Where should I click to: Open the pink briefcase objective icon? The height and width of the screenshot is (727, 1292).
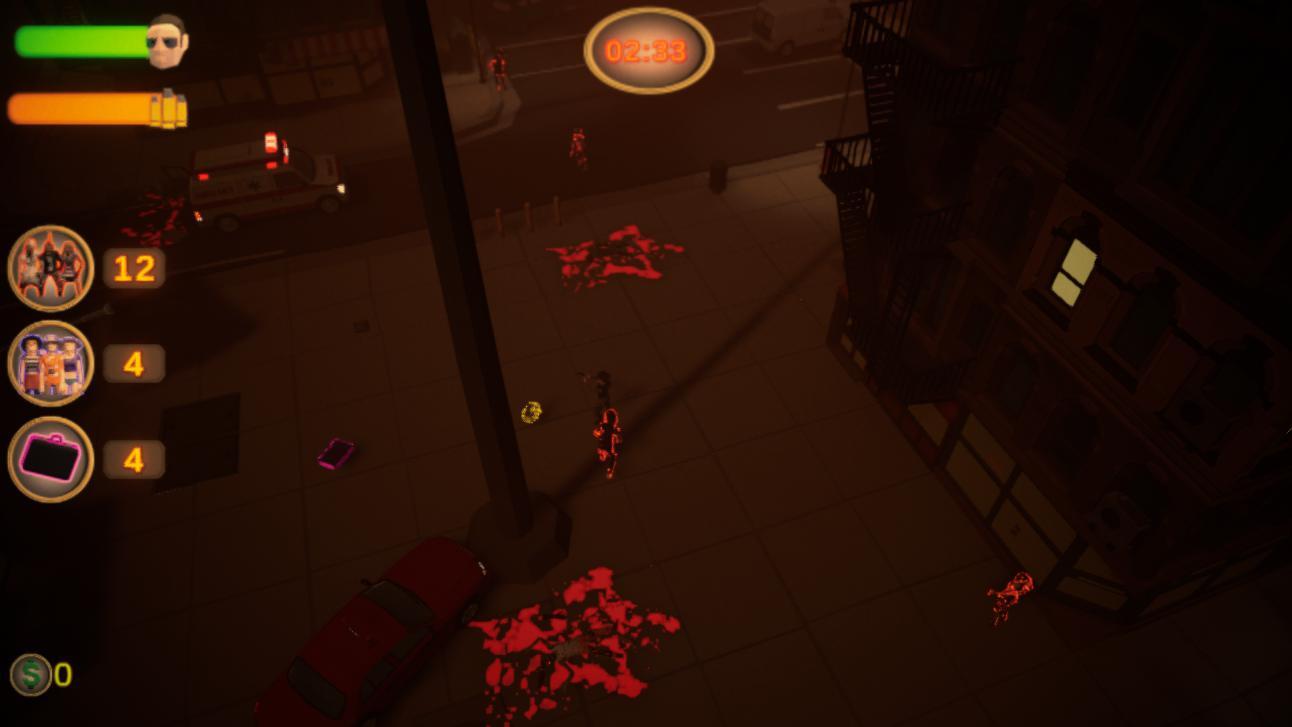tap(50, 458)
